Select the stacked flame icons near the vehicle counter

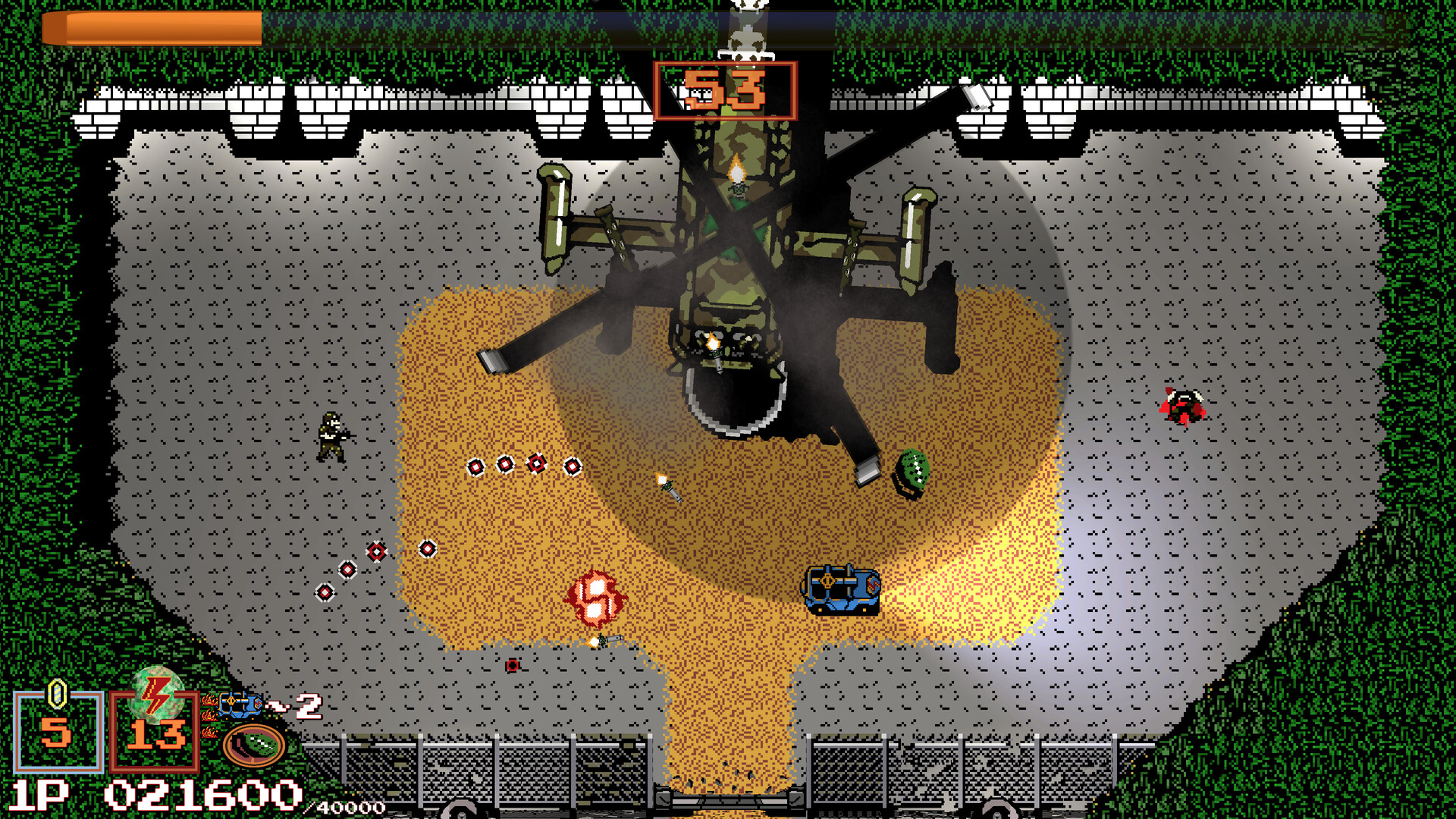click(x=209, y=716)
